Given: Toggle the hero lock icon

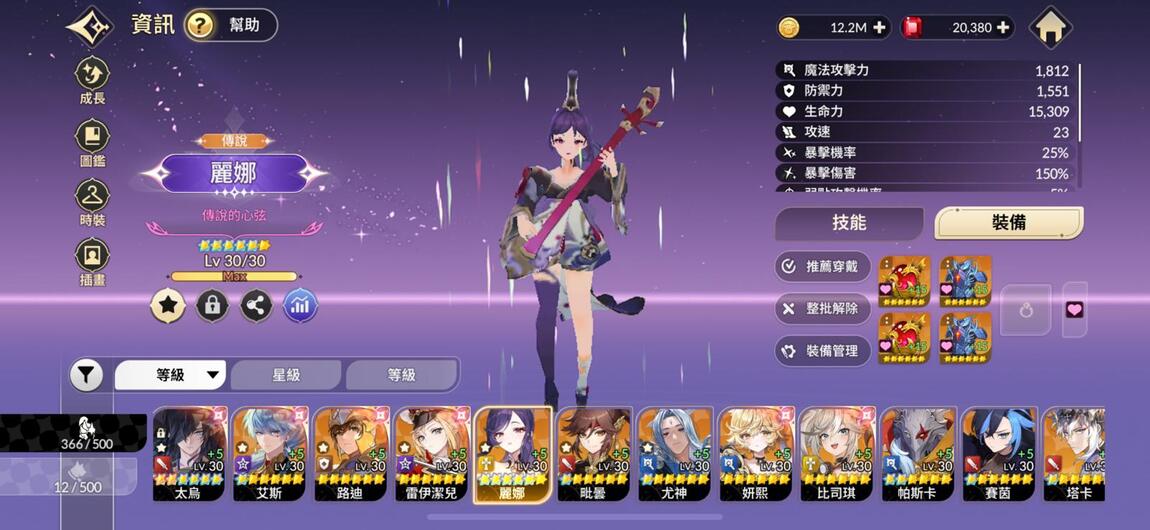Looking at the screenshot, I should coord(212,306).
